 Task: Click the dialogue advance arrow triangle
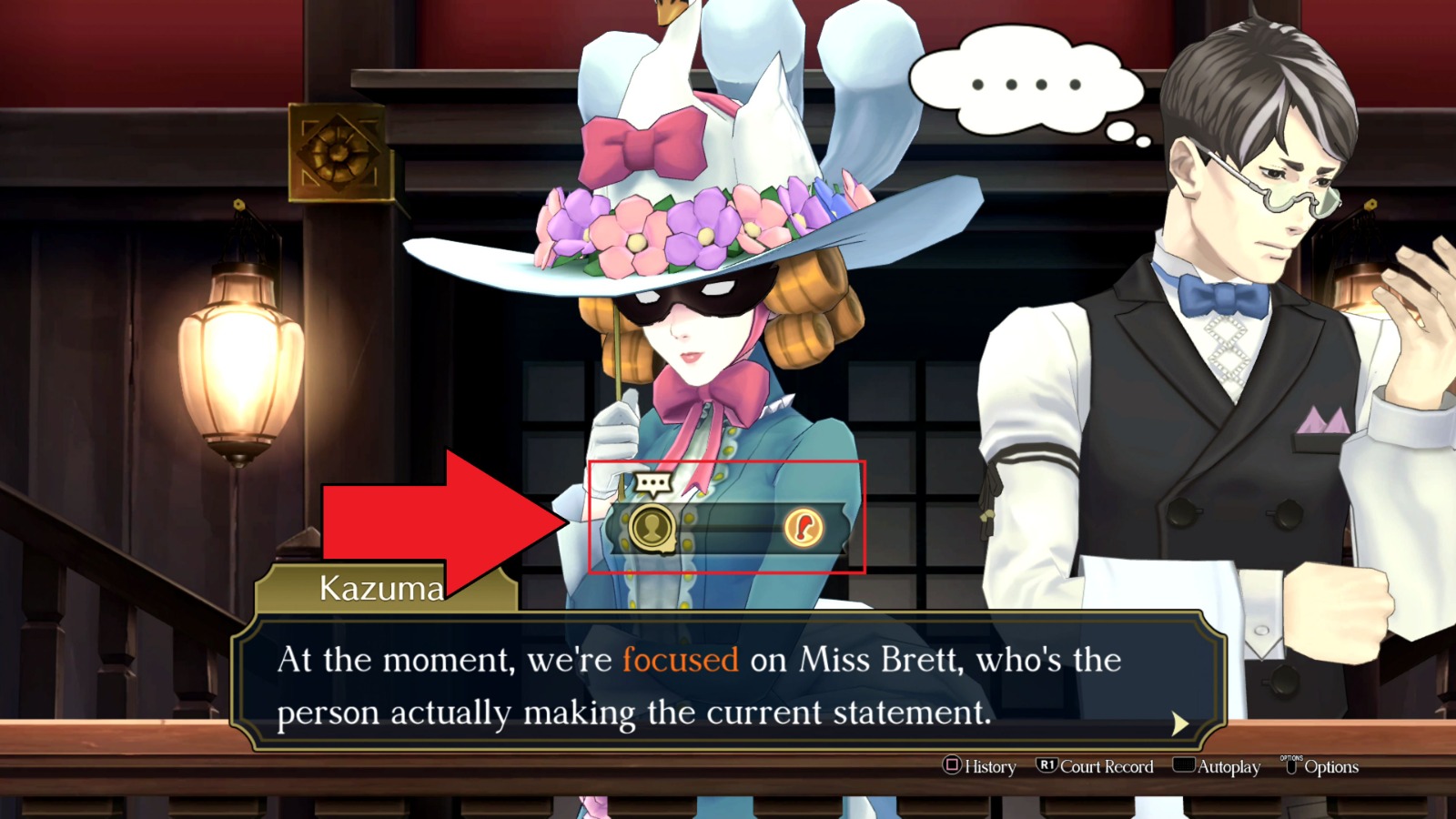(x=1180, y=722)
